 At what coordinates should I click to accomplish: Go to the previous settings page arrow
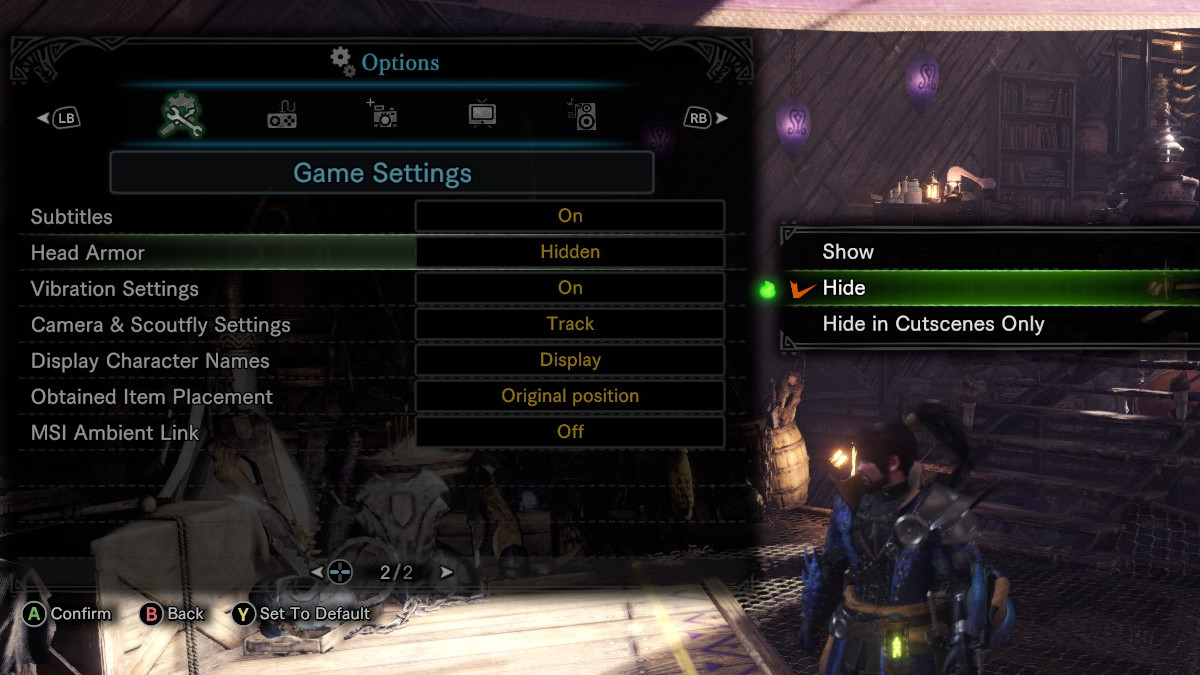317,573
